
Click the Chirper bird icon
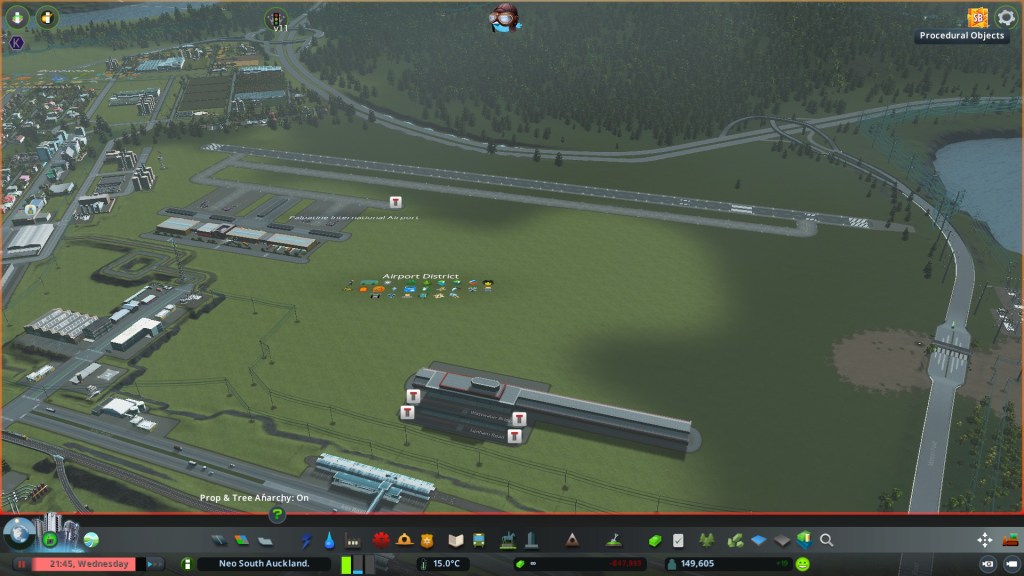505,17
